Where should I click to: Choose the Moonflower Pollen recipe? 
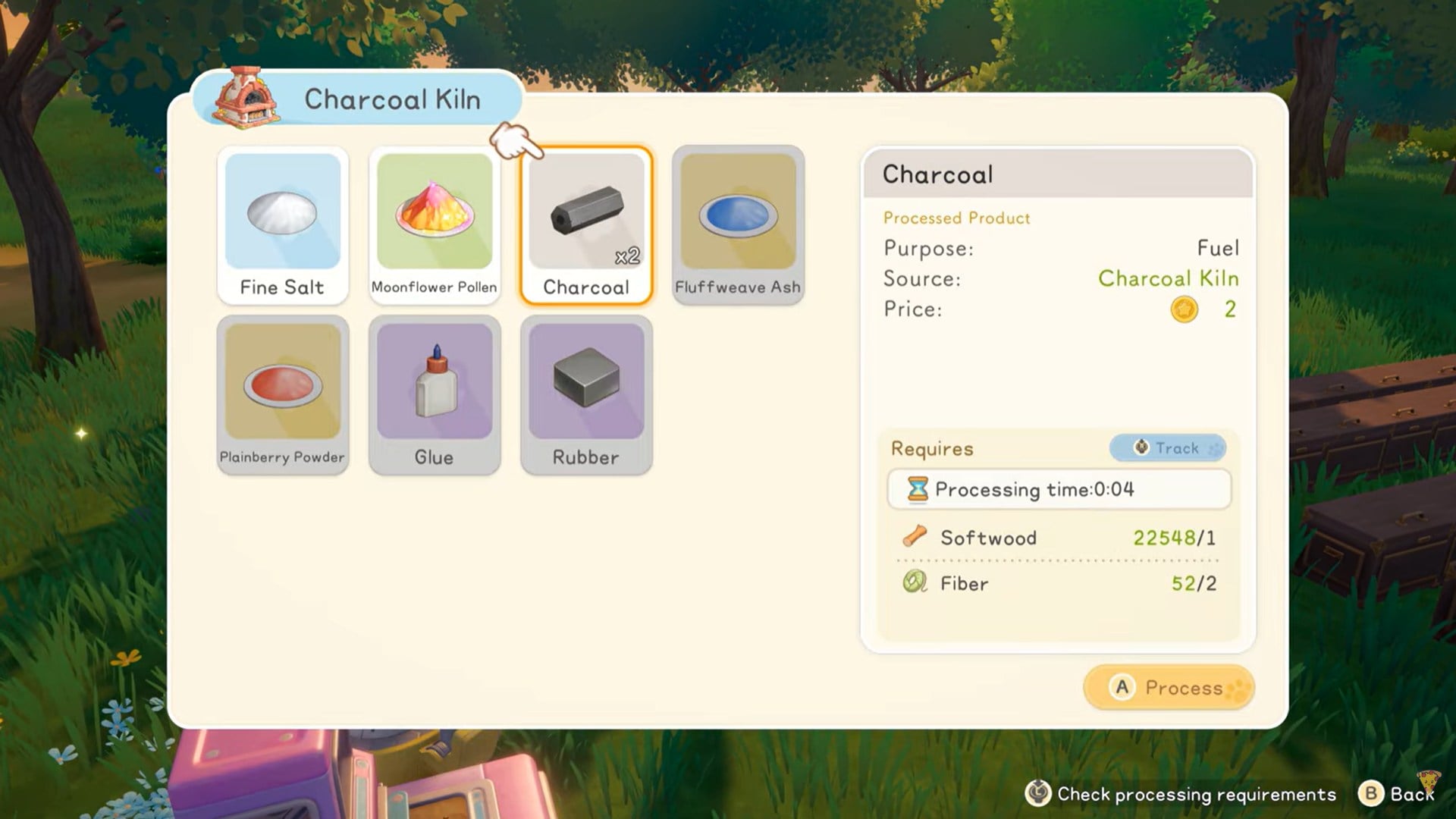point(434,225)
